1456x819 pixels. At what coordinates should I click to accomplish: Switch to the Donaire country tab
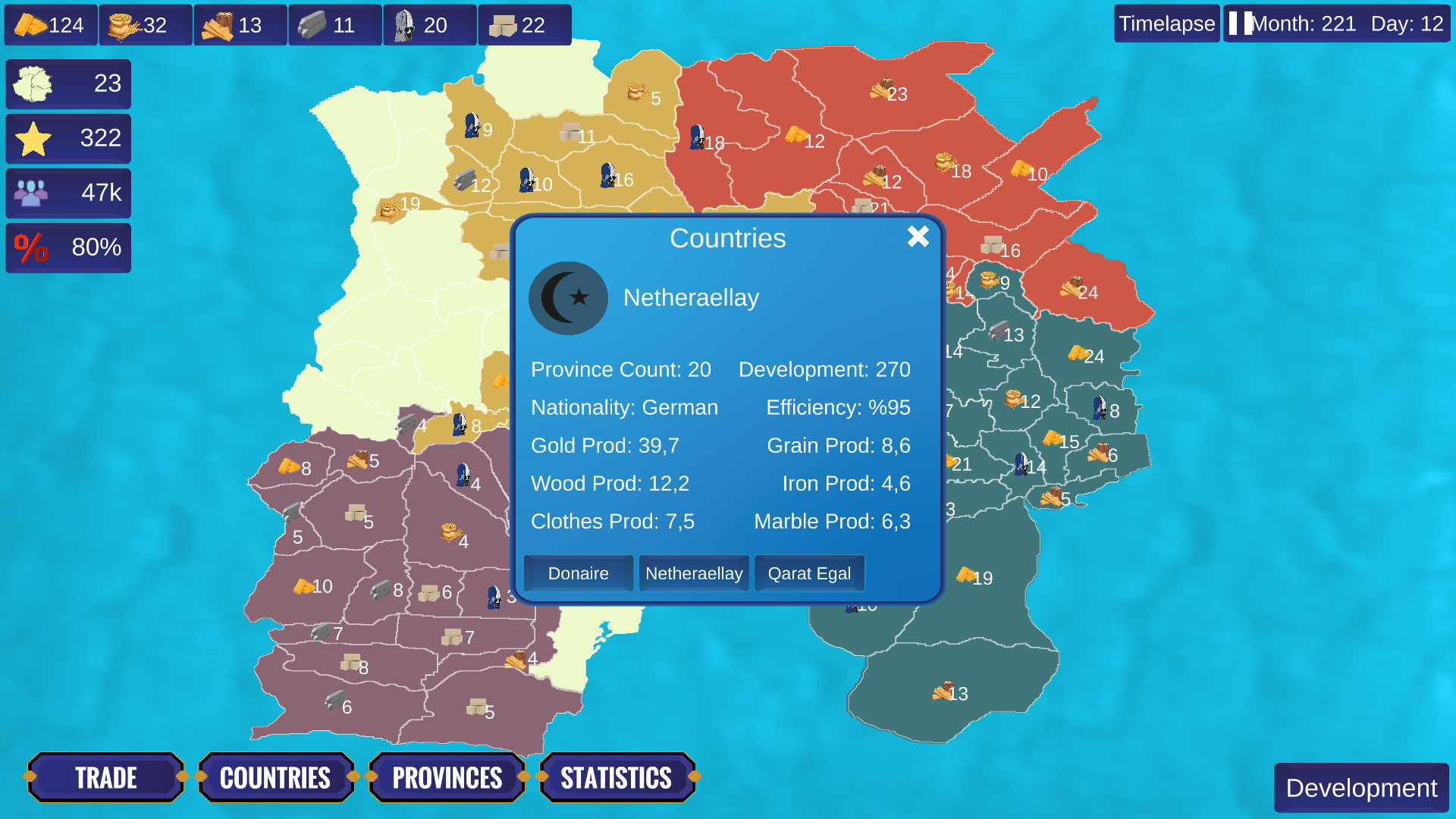(578, 573)
